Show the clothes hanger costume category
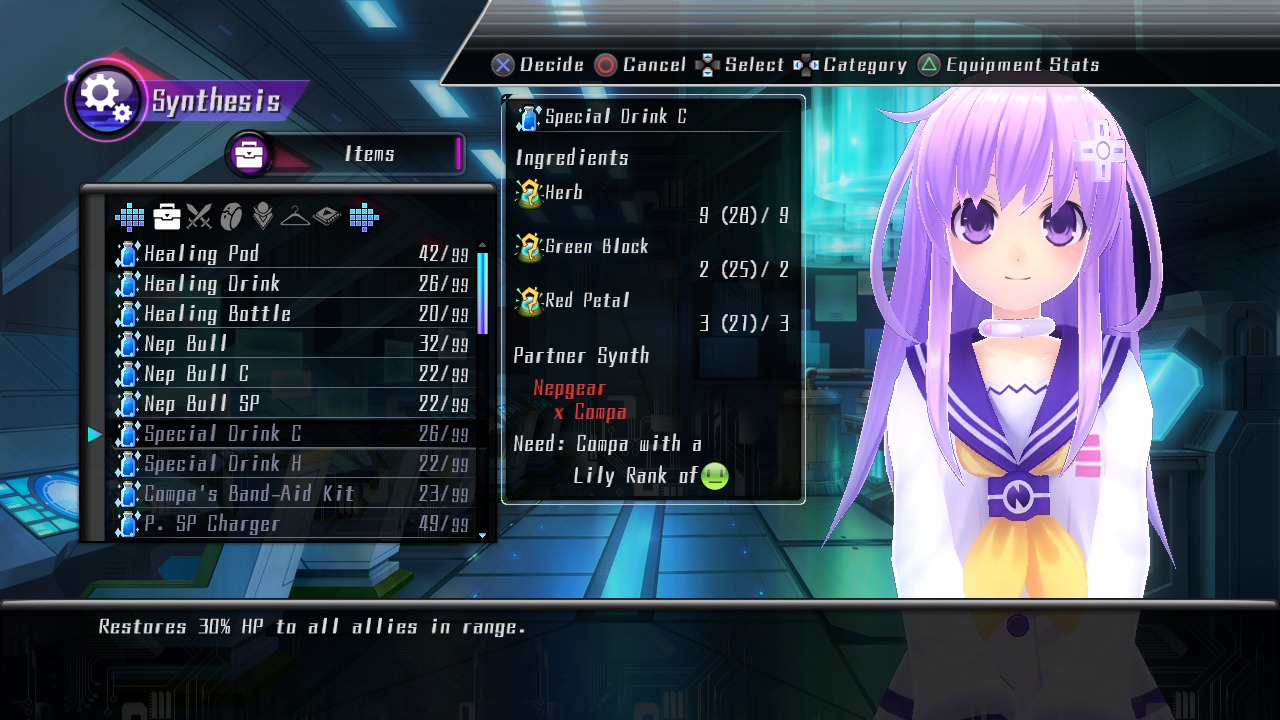This screenshot has height=720, width=1280. coord(295,216)
